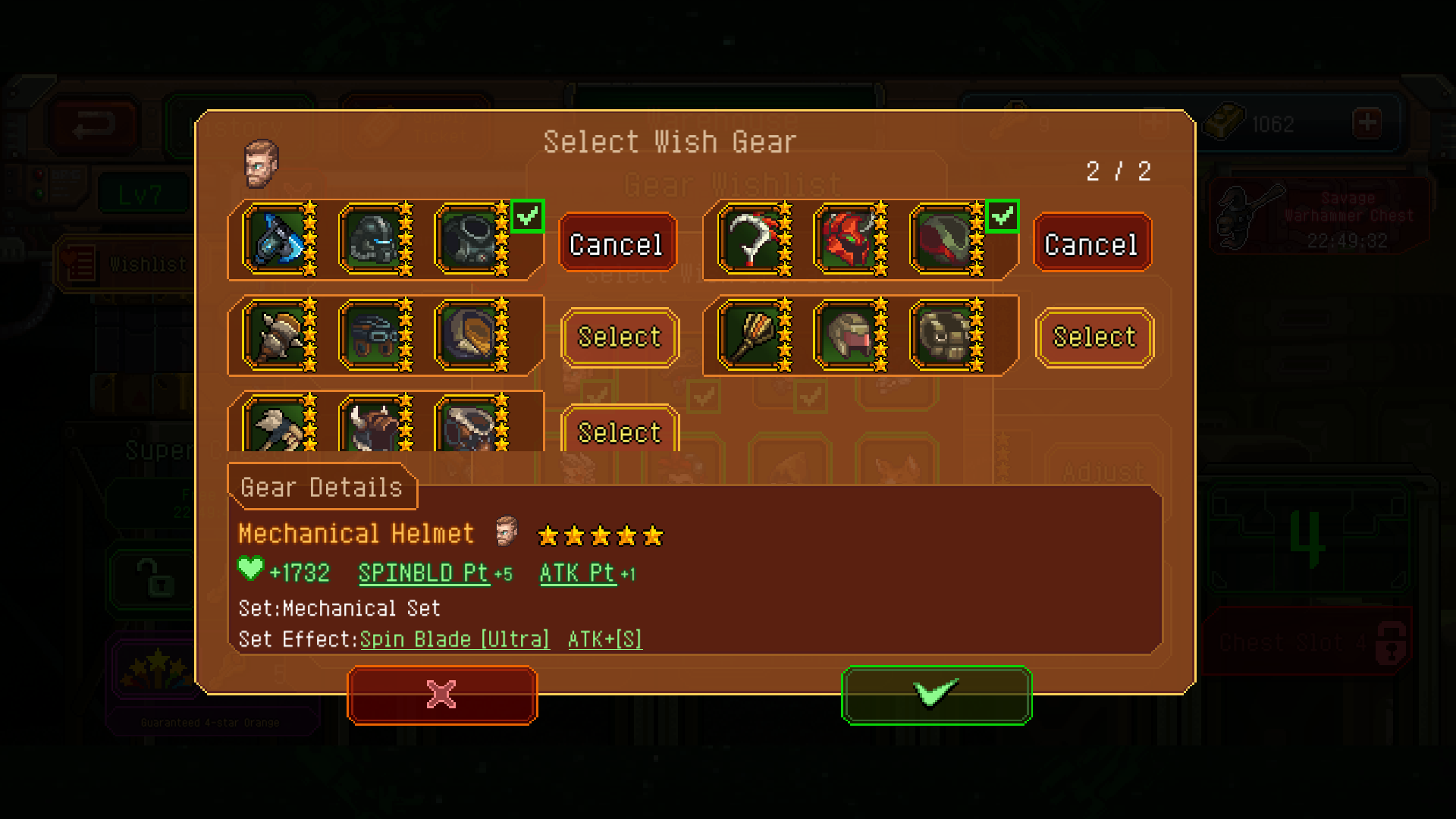
Task: Click the Gear Details panel header
Action: tap(322, 488)
